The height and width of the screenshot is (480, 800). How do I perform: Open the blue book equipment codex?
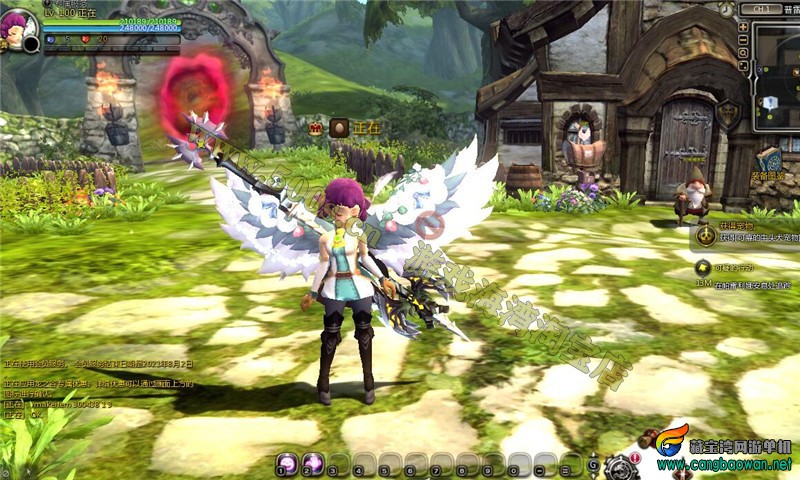[x=769, y=160]
